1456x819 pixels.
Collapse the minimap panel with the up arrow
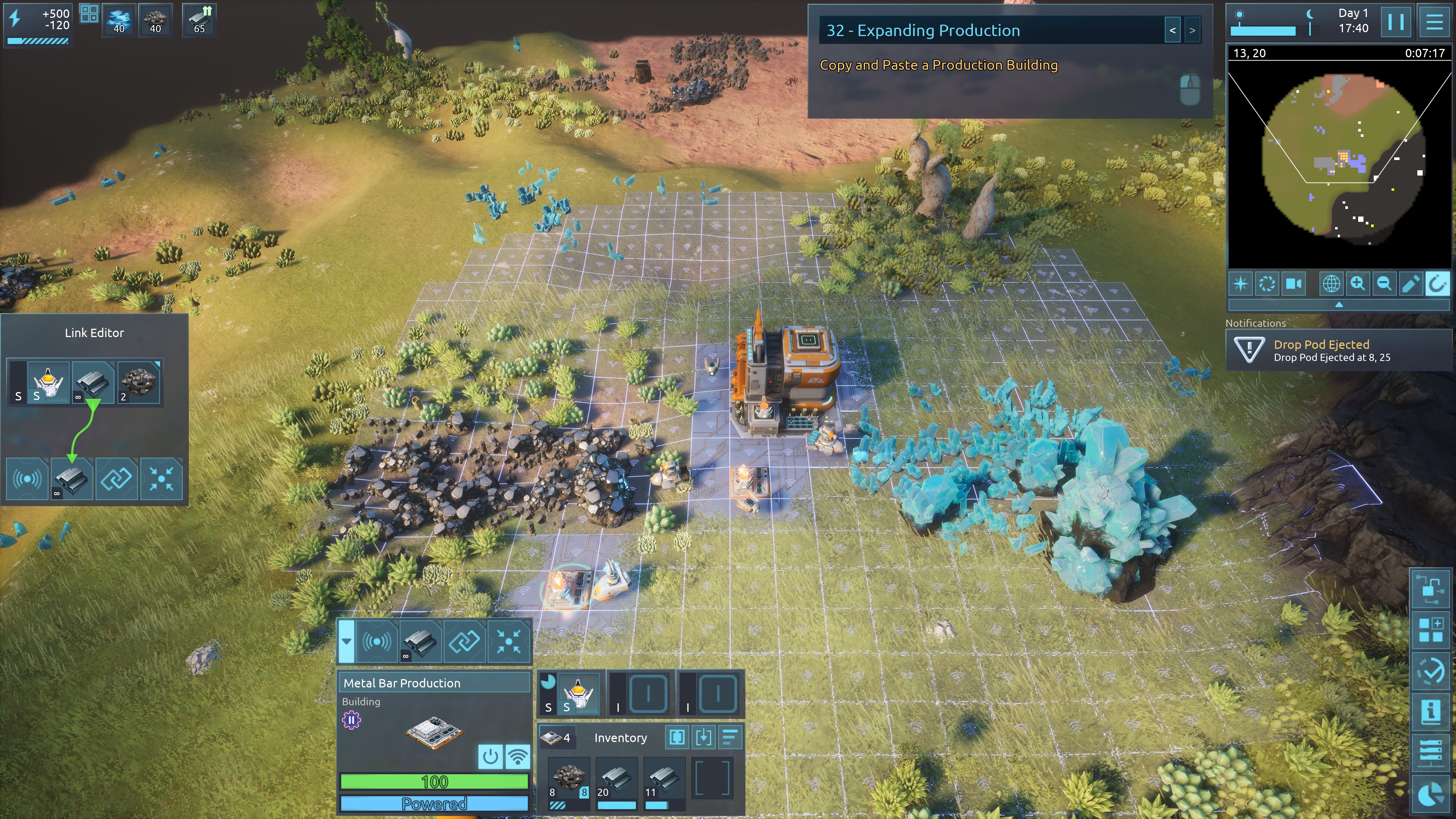click(1338, 304)
